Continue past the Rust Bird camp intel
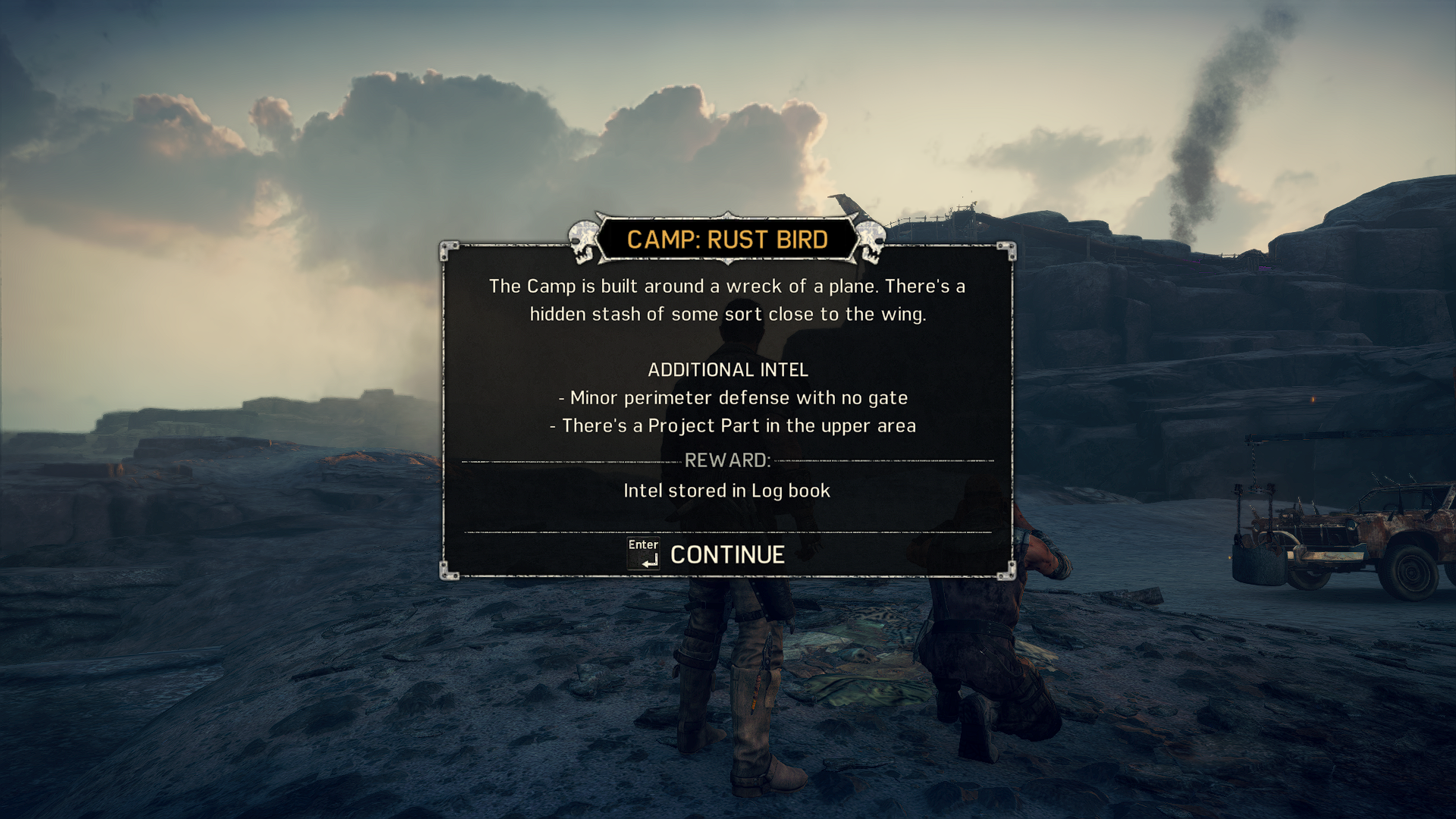This screenshot has height=819, width=1456. (726, 555)
